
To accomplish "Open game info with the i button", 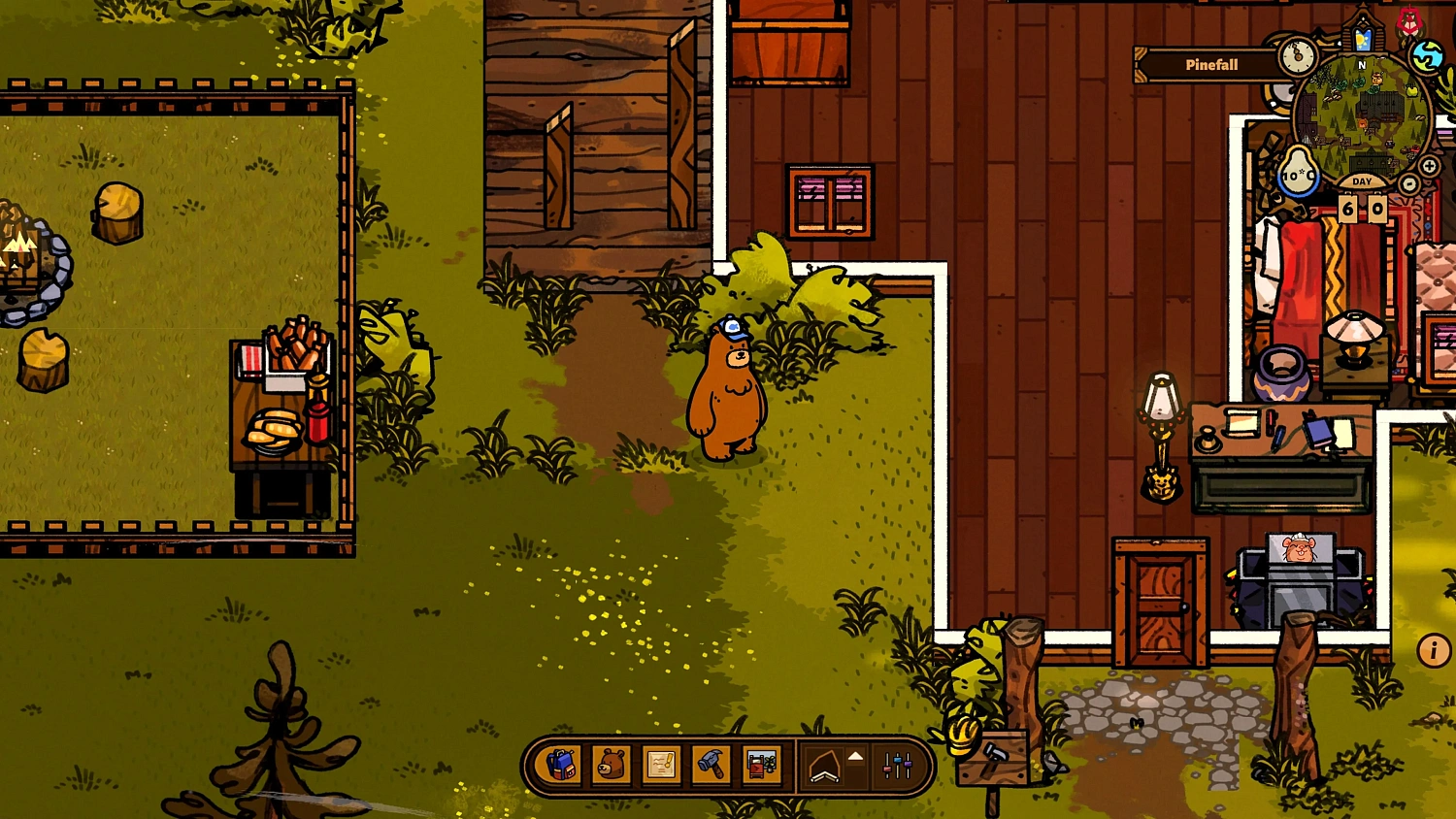I will click(x=1432, y=650).
